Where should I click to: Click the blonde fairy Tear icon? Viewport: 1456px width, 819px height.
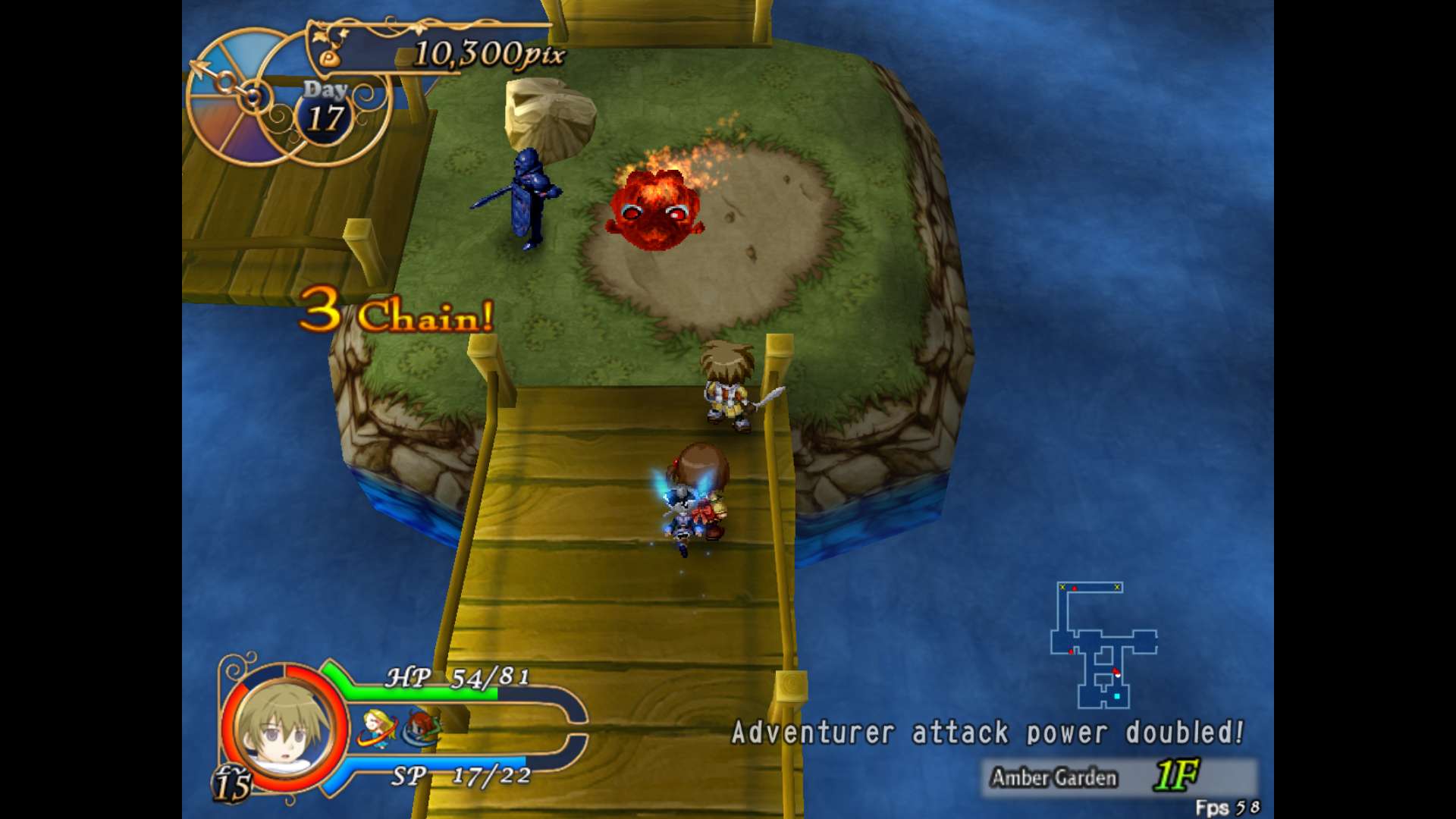pos(377,728)
